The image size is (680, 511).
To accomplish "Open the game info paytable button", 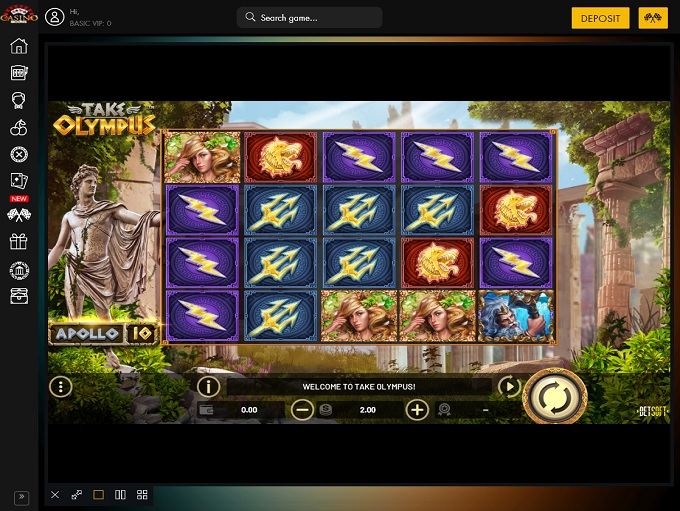I will pos(208,387).
